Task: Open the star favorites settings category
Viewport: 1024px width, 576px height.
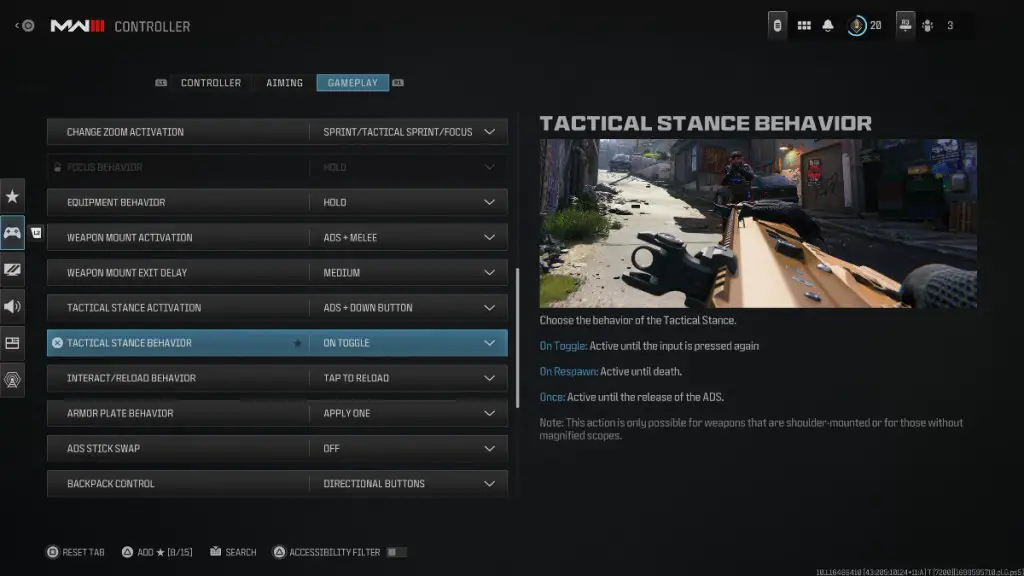Action: (x=13, y=197)
